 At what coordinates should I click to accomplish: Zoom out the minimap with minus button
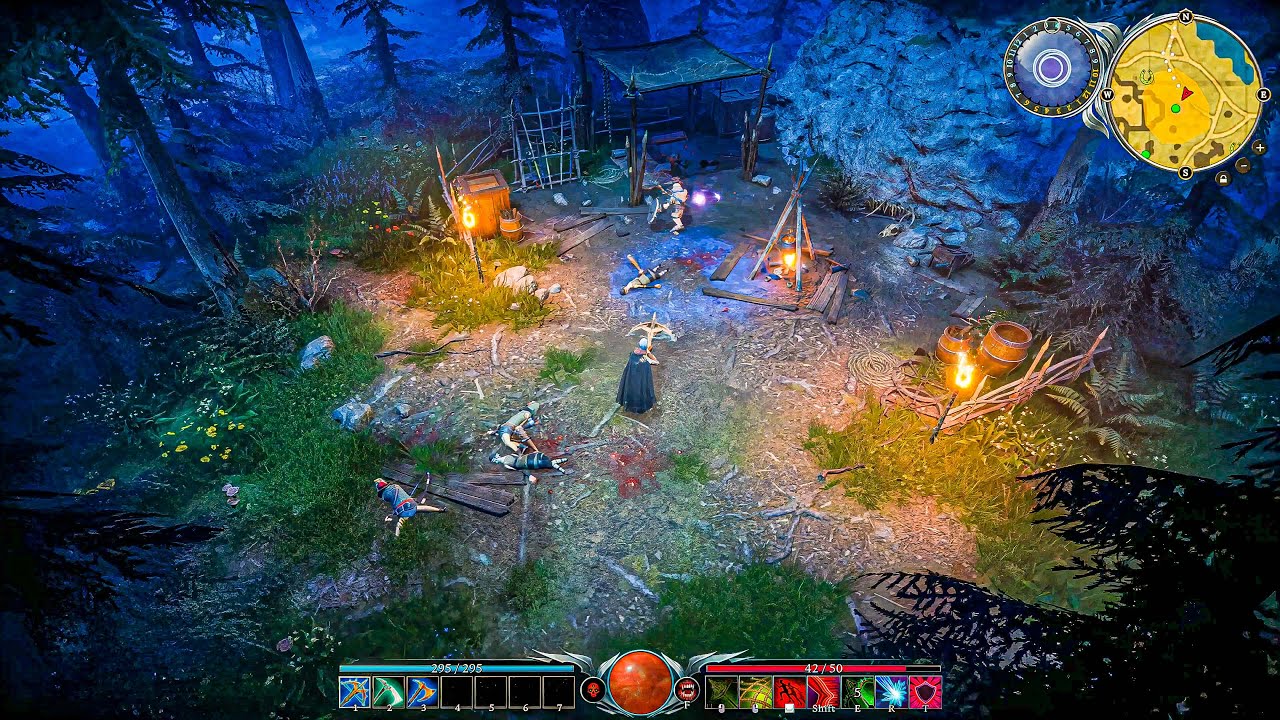(1243, 165)
